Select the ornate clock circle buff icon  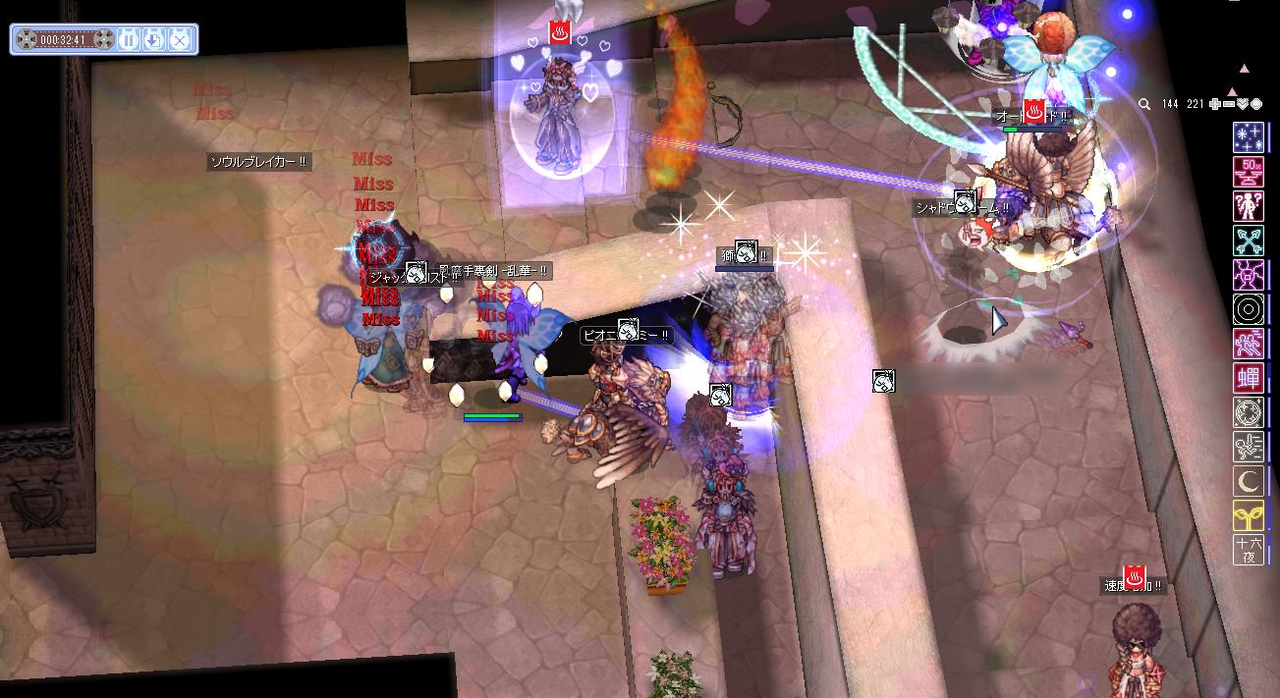click(1248, 412)
